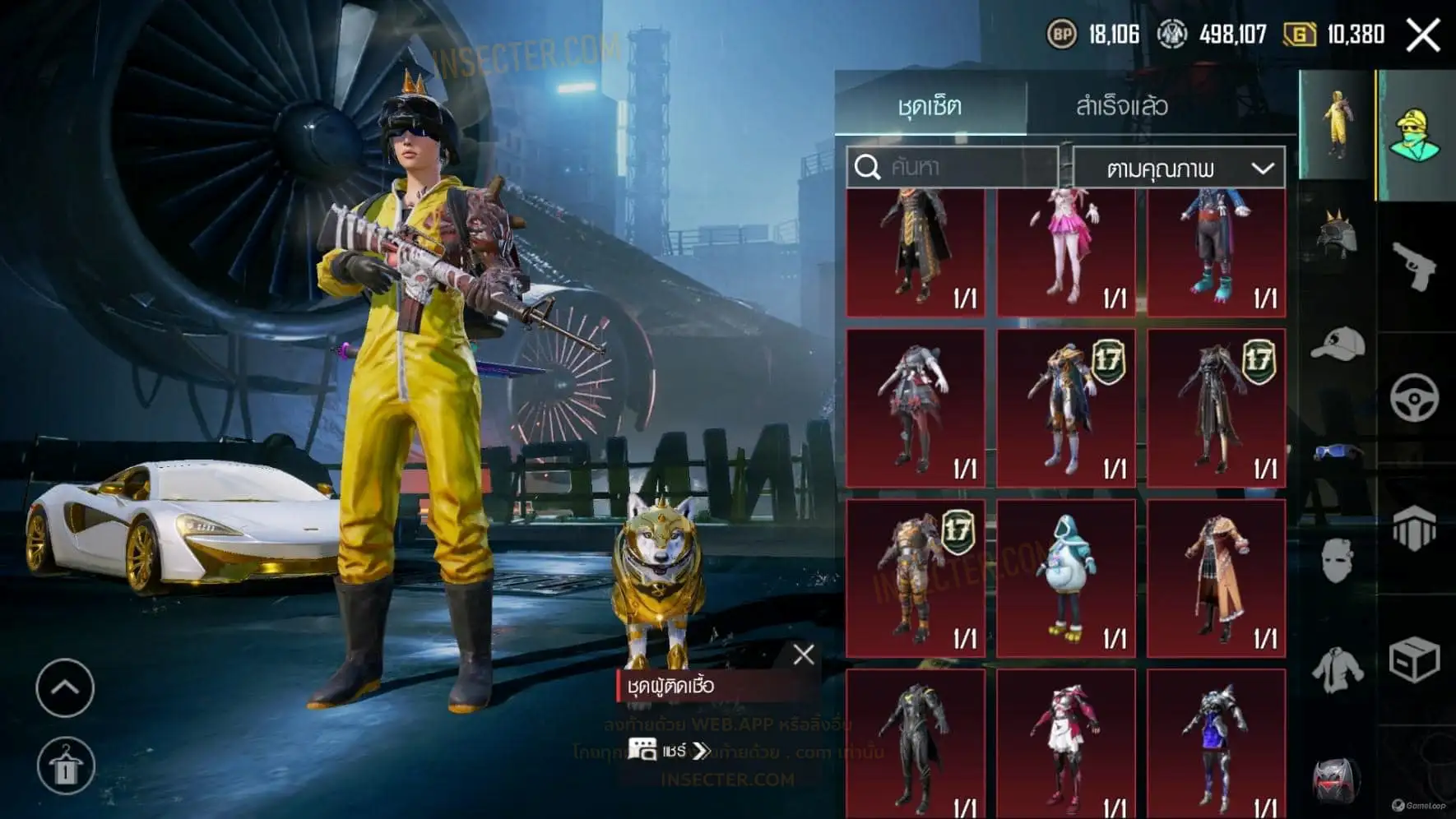Choose the long orange coat outfit
This screenshot has width=1456, height=819.
pos(1217,577)
